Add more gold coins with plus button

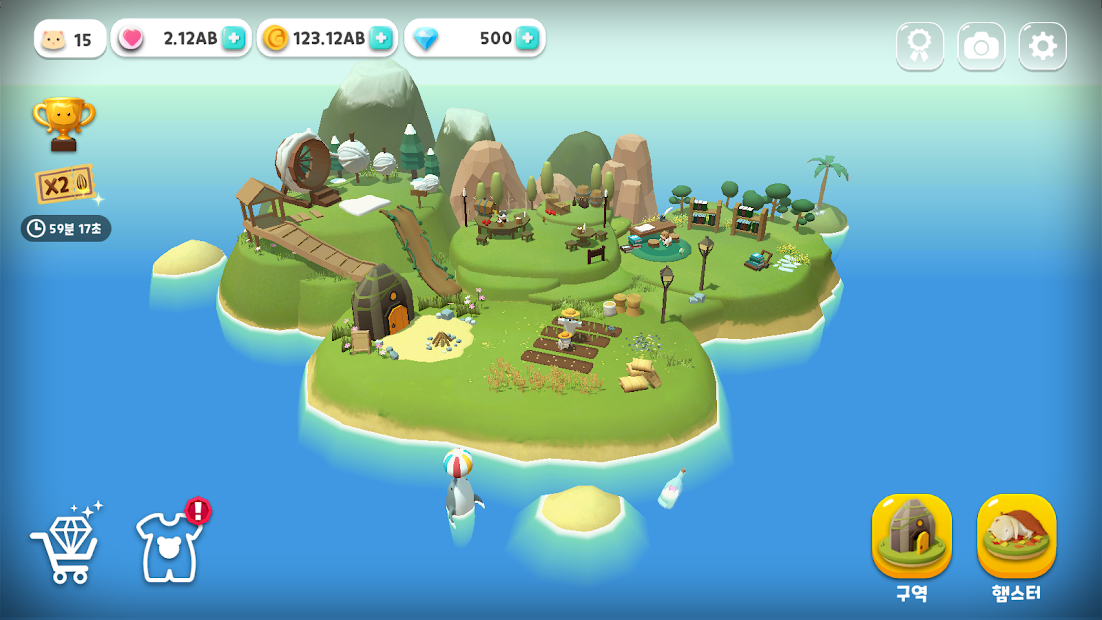click(381, 38)
